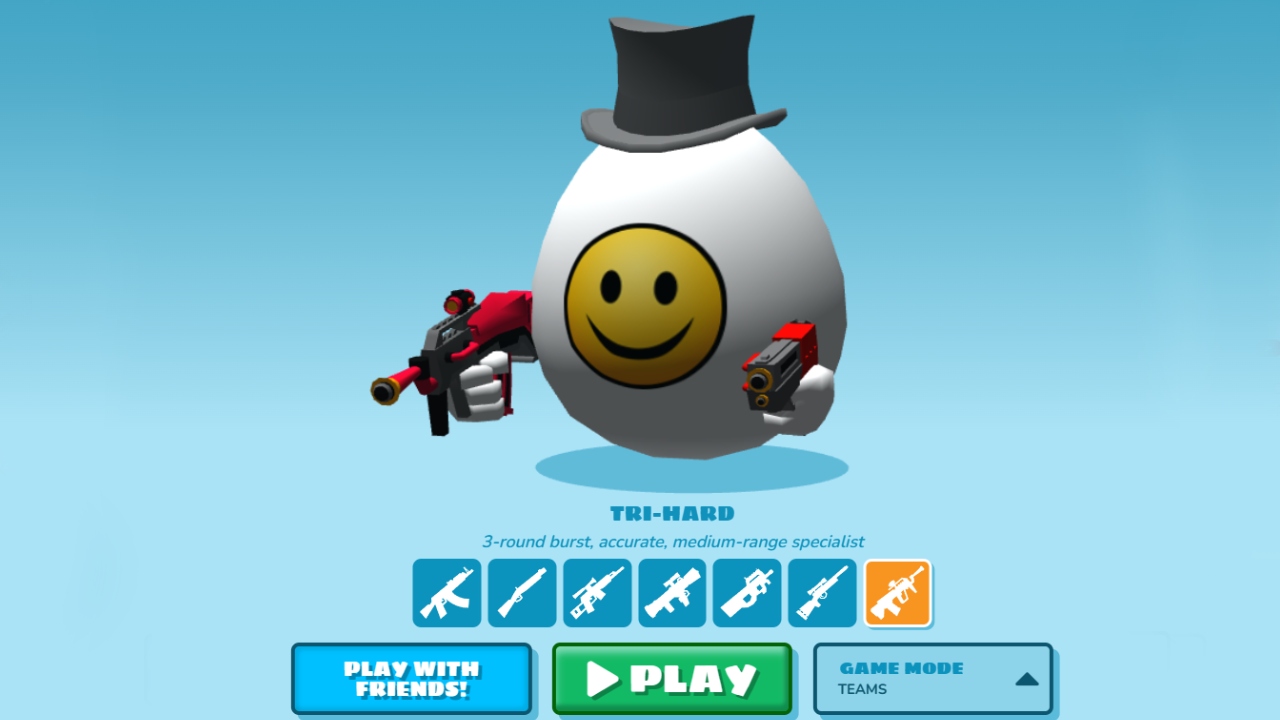Click the TRI-HARD weapon name
Viewport: 1280px width, 720px height.
point(673,514)
